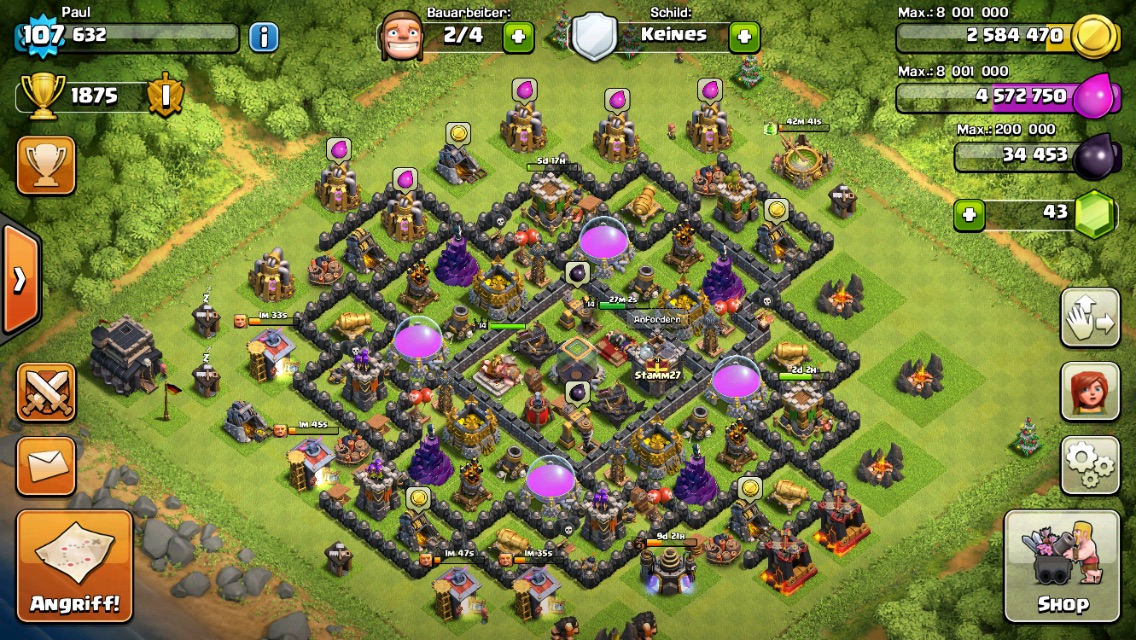Buy a shield via the green plus
This screenshot has width=1136, height=640.
click(744, 38)
